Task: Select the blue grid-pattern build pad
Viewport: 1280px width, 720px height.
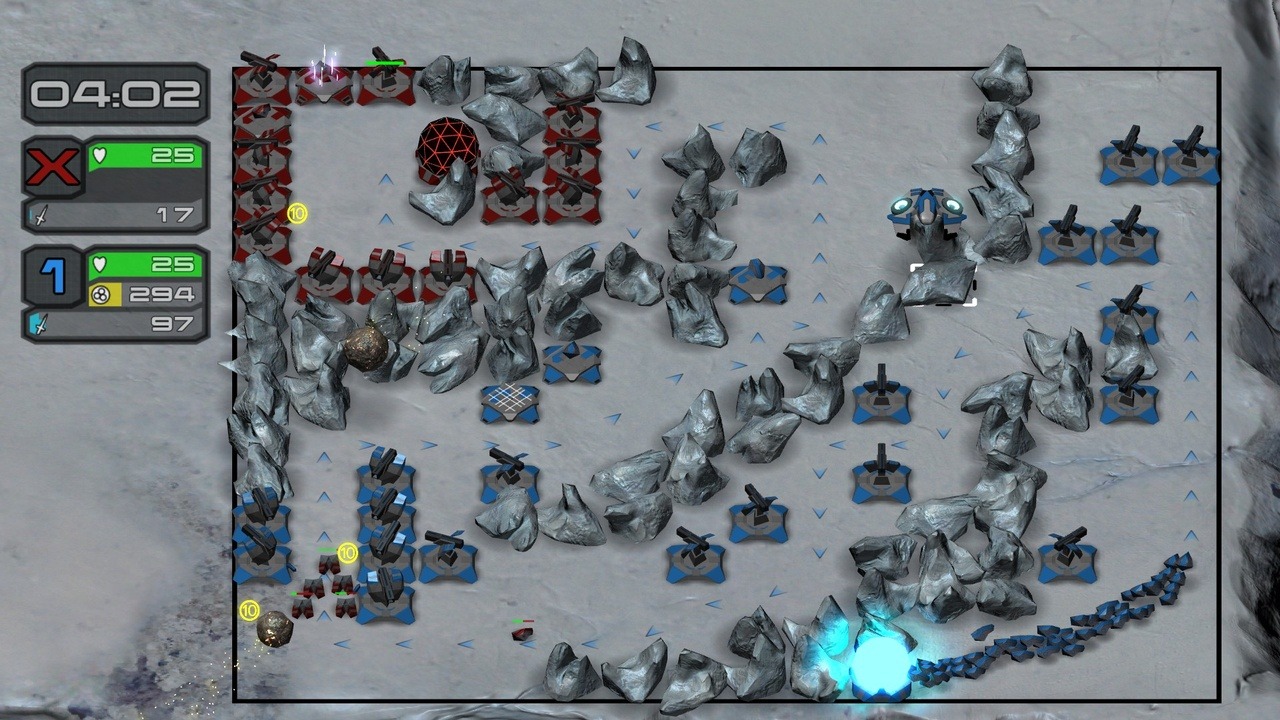Action: (x=510, y=401)
